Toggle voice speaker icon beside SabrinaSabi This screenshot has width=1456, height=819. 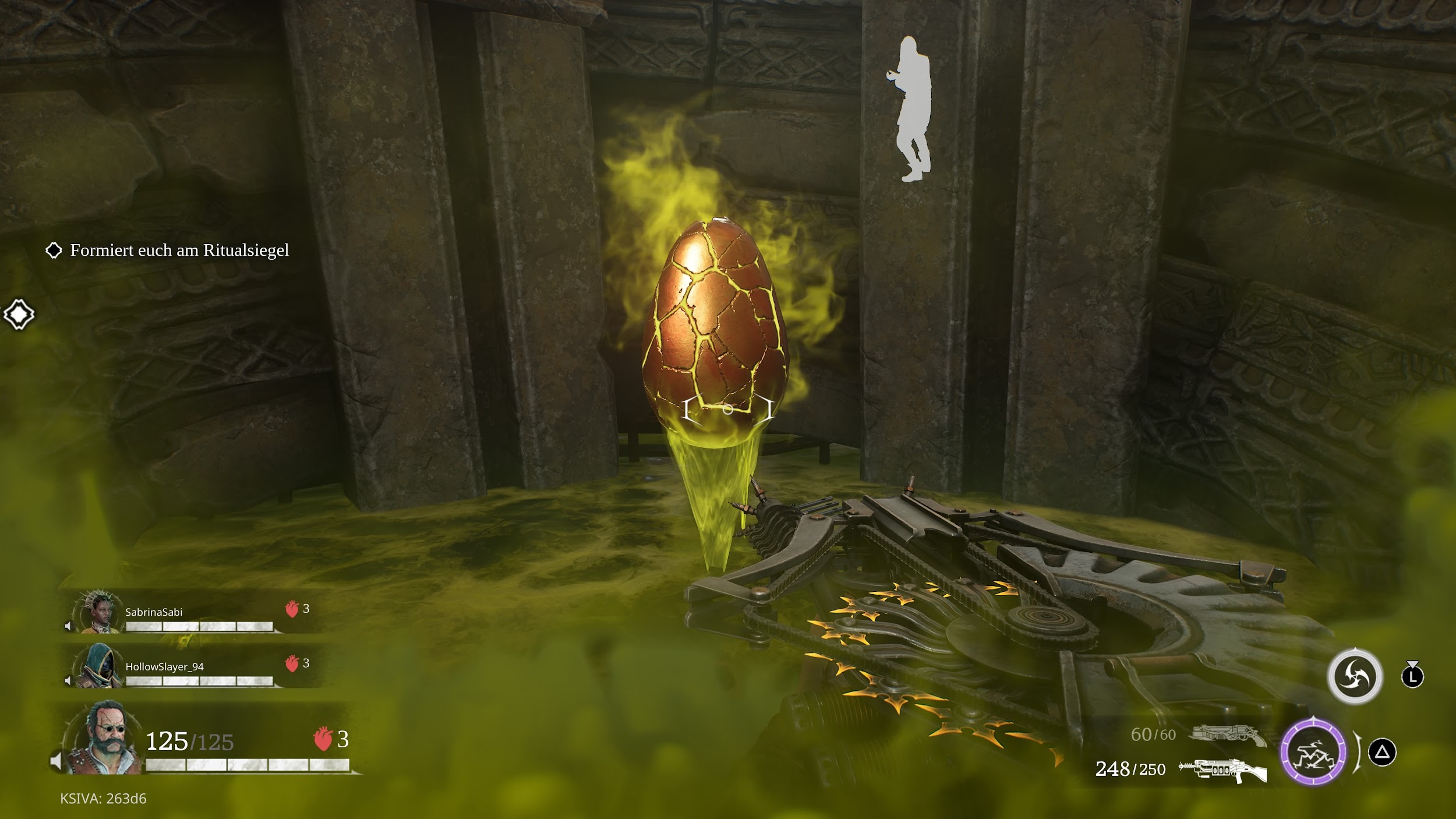68,626
